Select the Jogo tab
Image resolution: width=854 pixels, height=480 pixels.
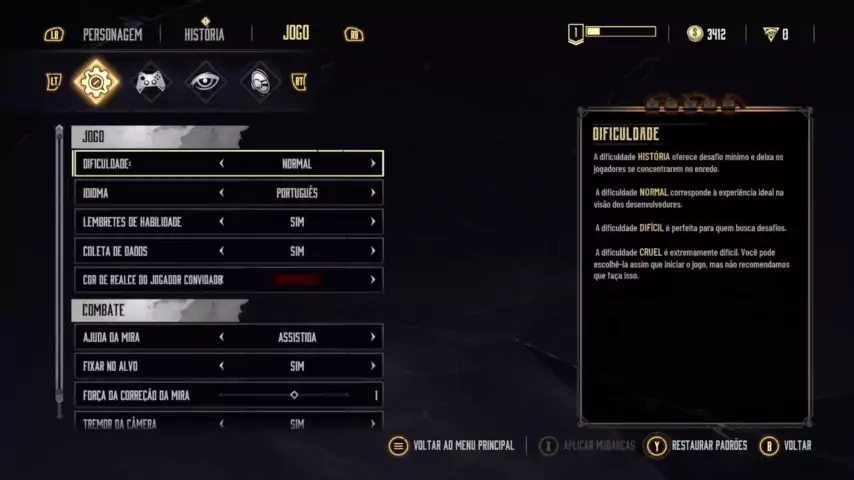coord(296,33)
